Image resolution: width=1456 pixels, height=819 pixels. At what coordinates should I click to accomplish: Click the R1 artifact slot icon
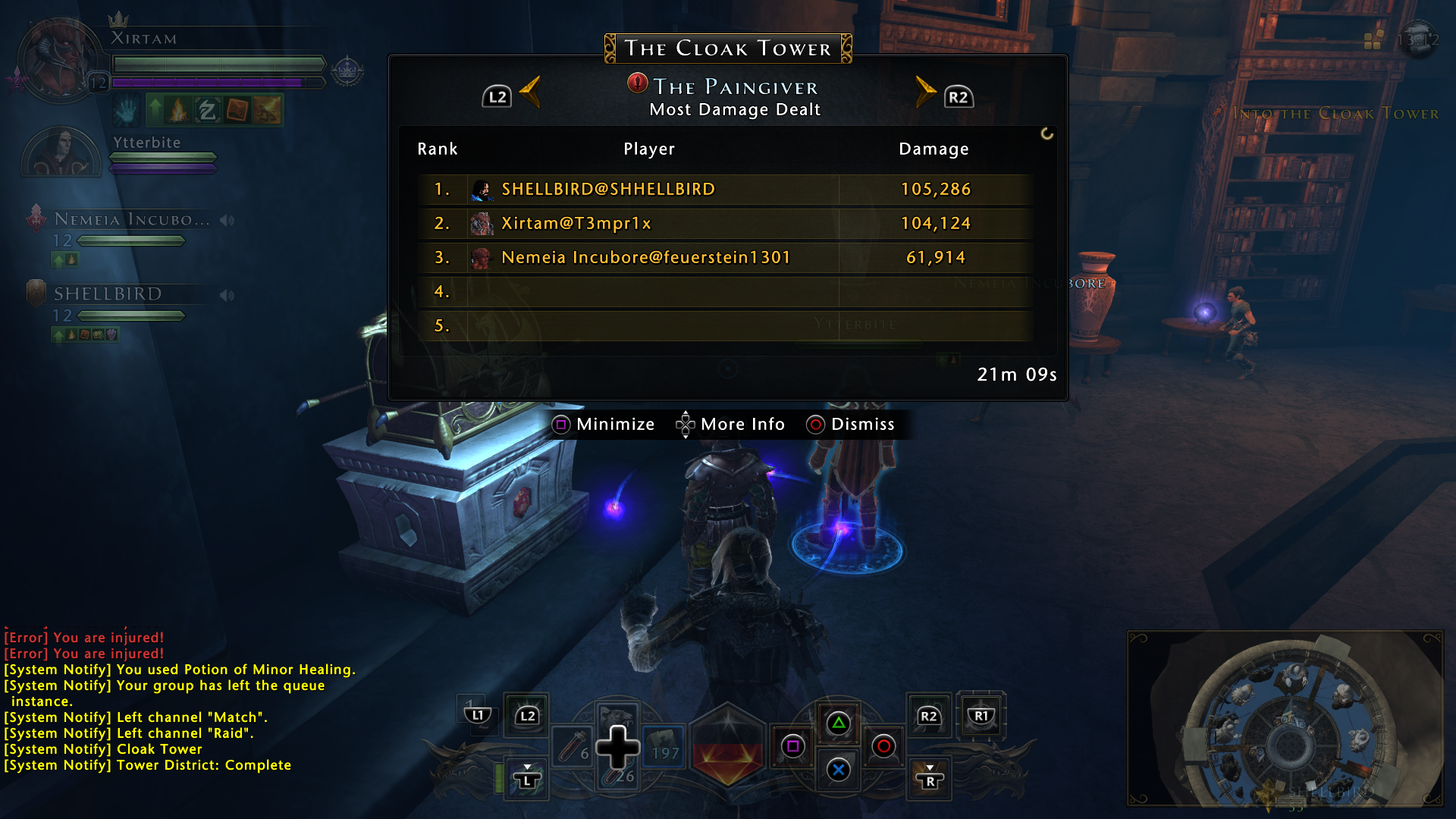coord(981,714)
